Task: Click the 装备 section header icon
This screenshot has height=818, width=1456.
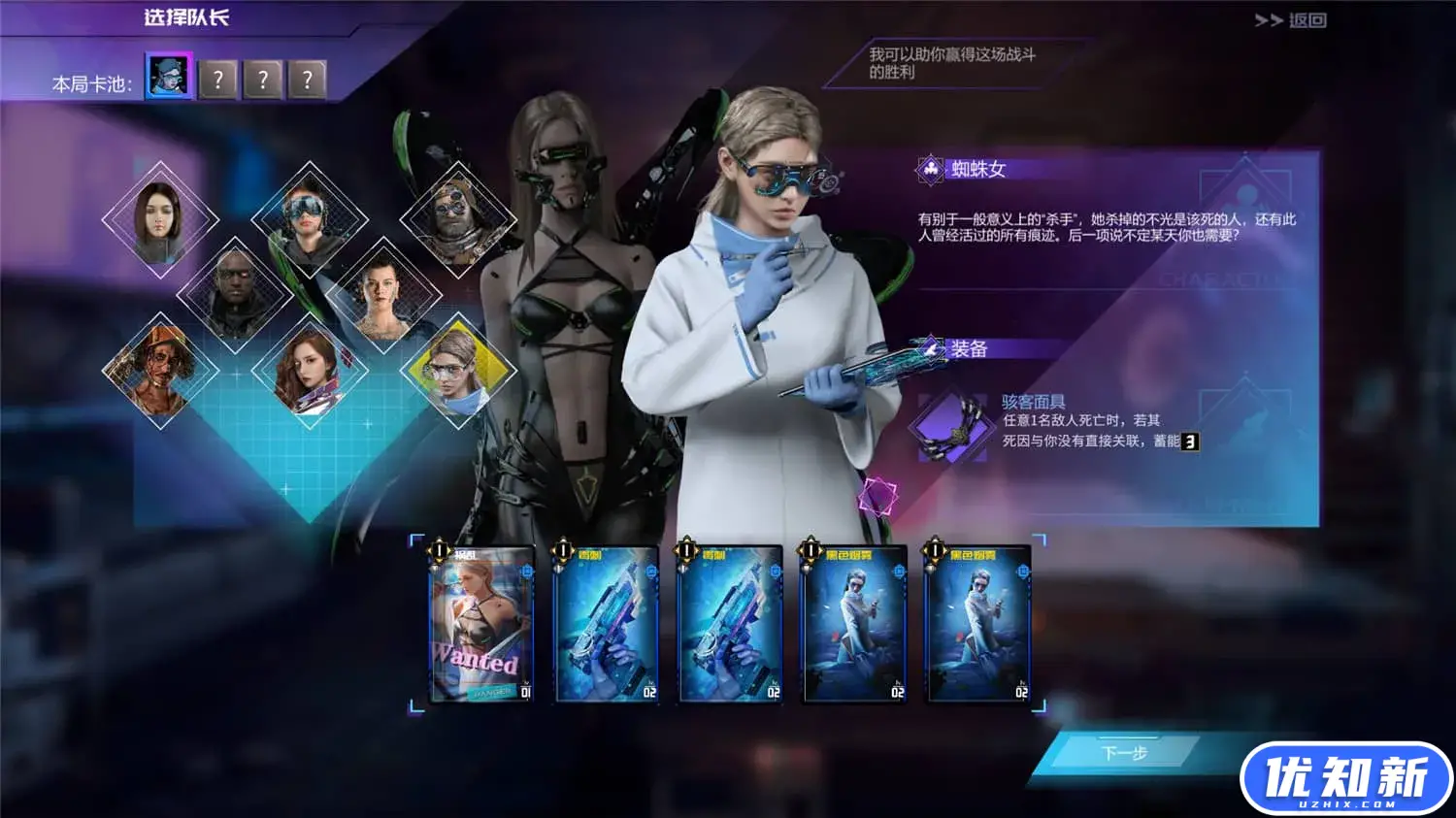Action: [929, 350]
